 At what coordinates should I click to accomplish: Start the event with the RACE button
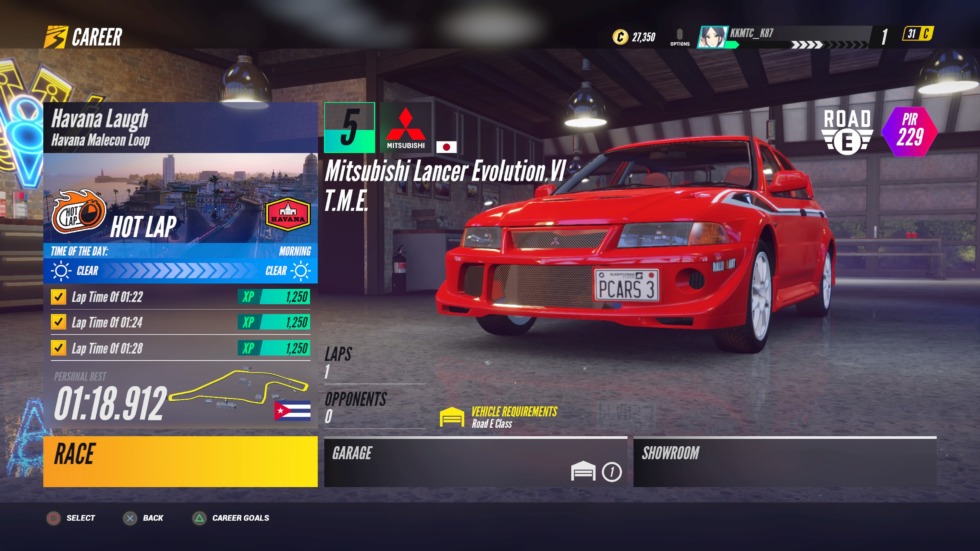tap(180, 461)
